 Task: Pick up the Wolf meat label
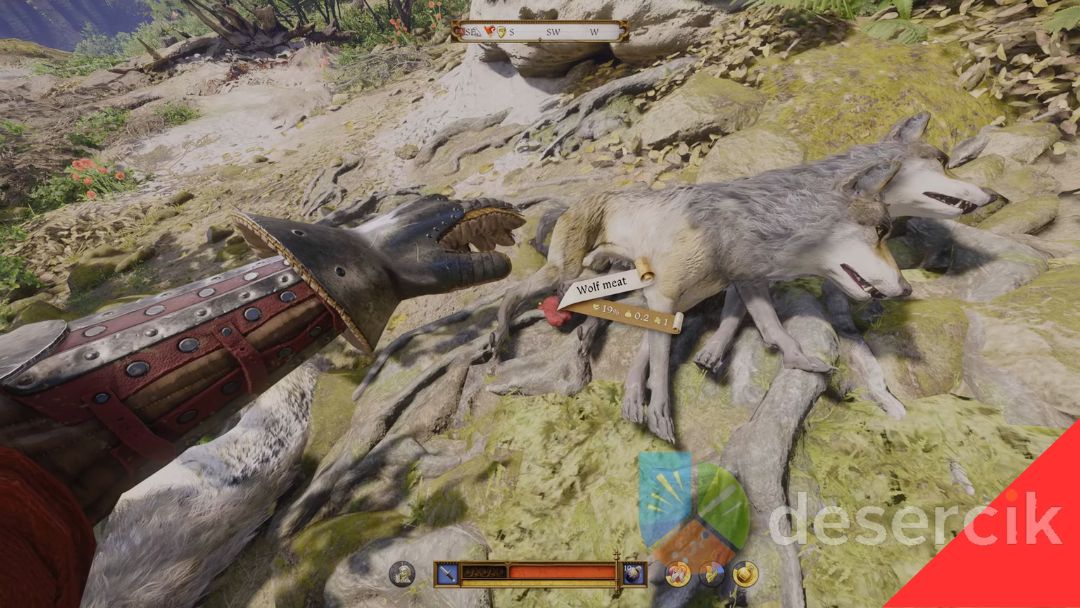click(x=600, y=290)
